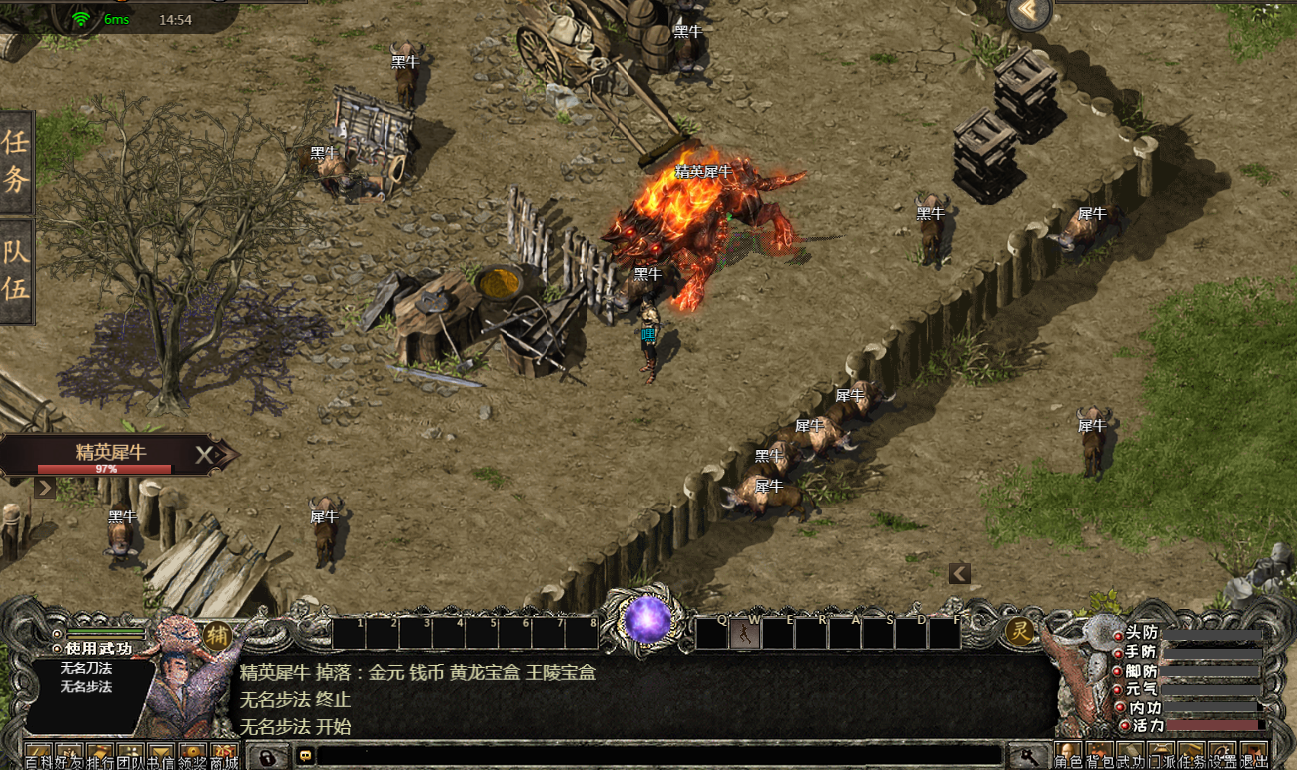Screen dimensions: 1297x770
Task: Open the 设置 settings menu
Action: [1223, 756]
